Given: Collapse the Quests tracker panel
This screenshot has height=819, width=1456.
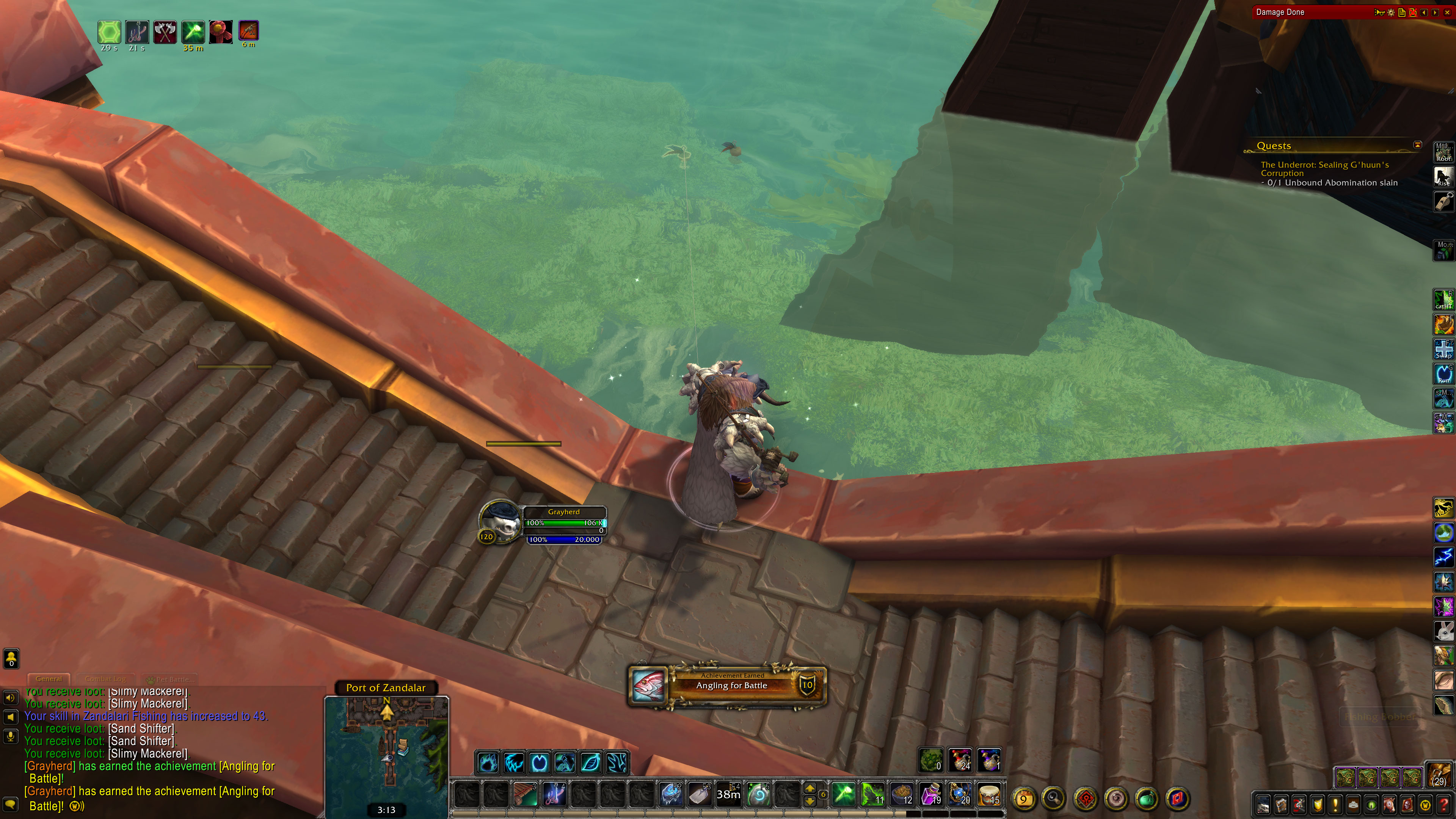Looking at the screenshot, I should (x=1417, y=145).
